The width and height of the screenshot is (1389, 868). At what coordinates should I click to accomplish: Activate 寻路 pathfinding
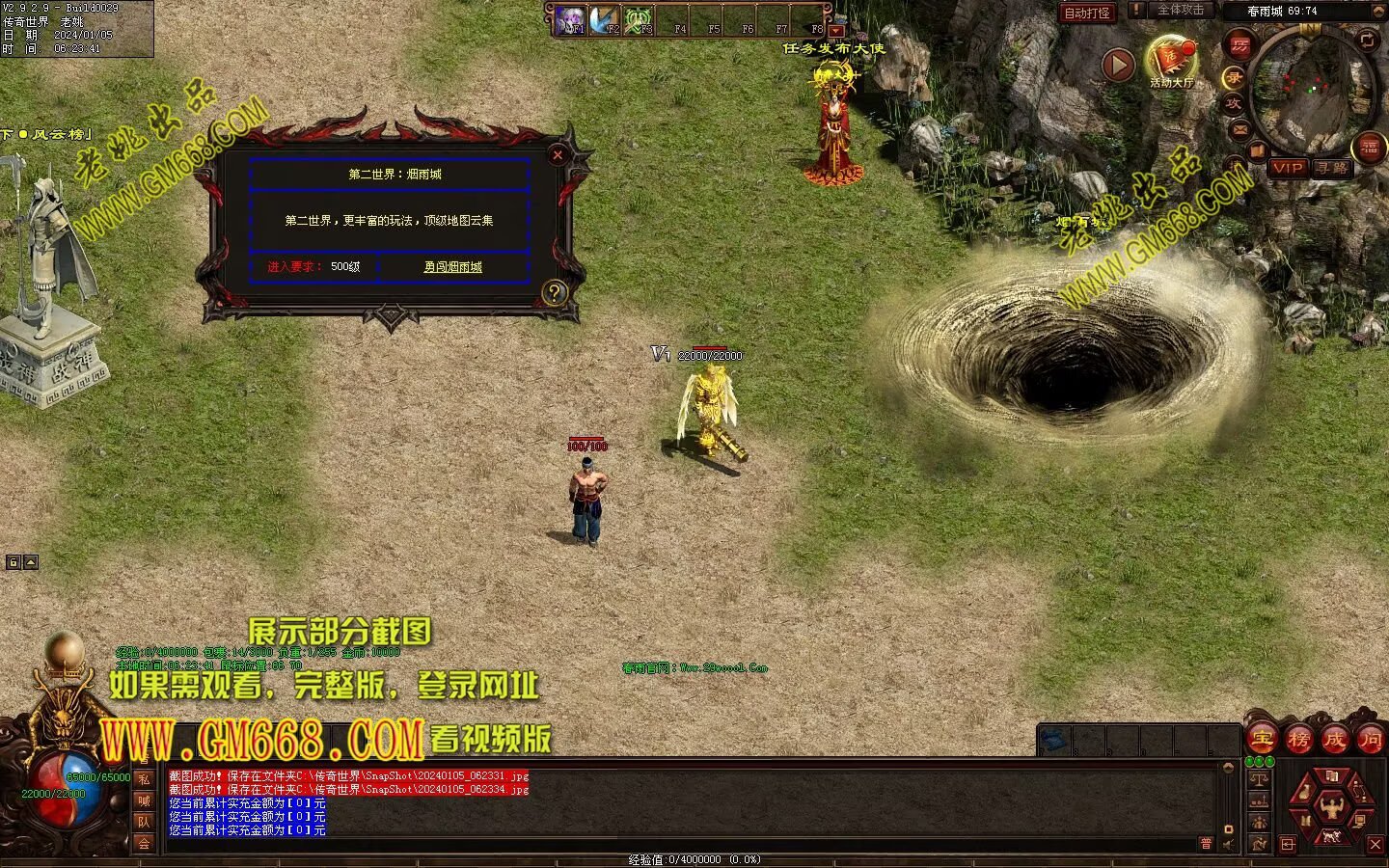[1332, 168]
